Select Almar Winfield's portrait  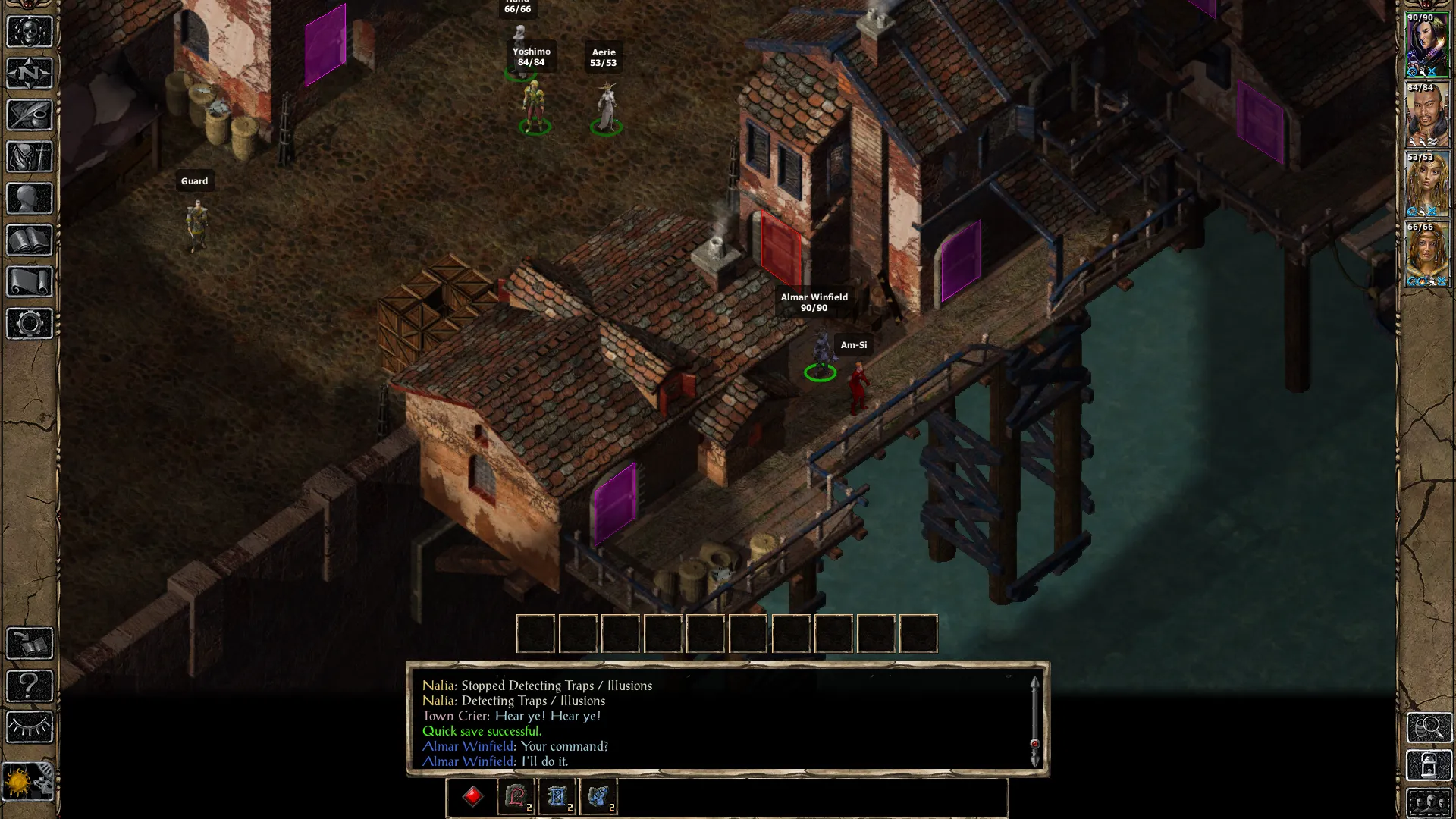point(1427,45)
